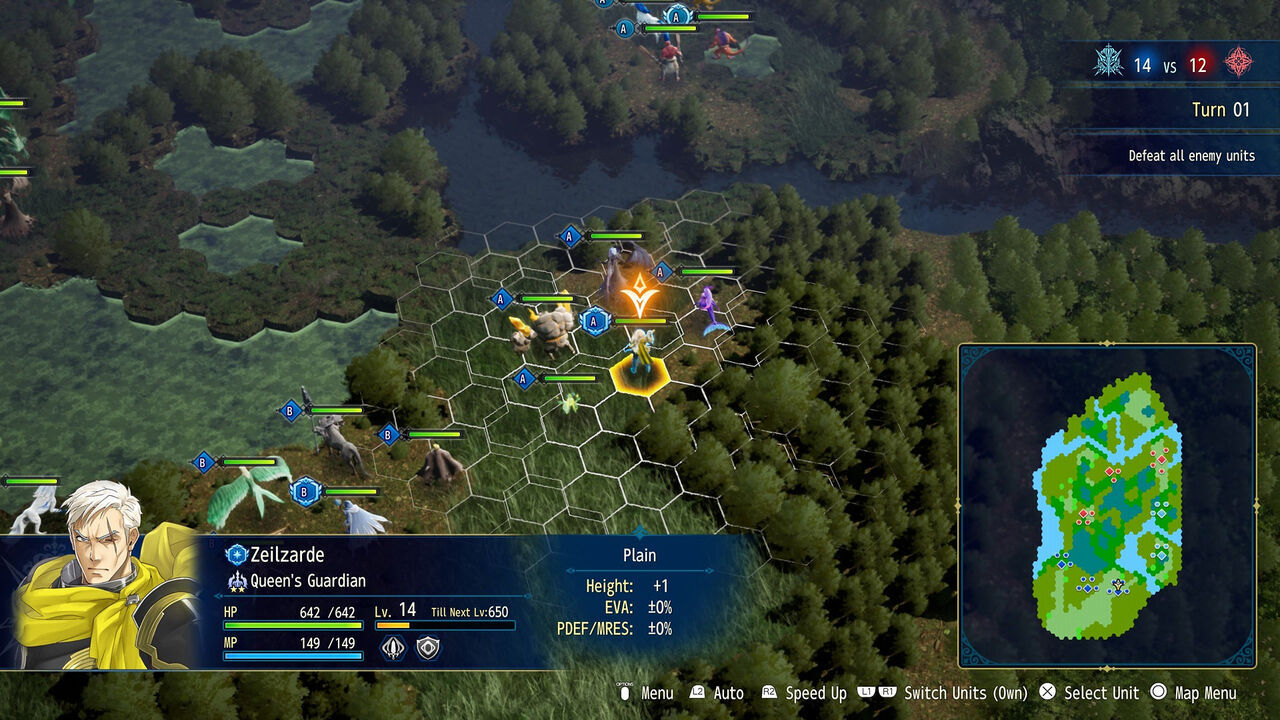Select the L2 button icon beside Auto
Image resolution: width=1280 pixels, height=720 pixels.
click(x=697, y=692)
